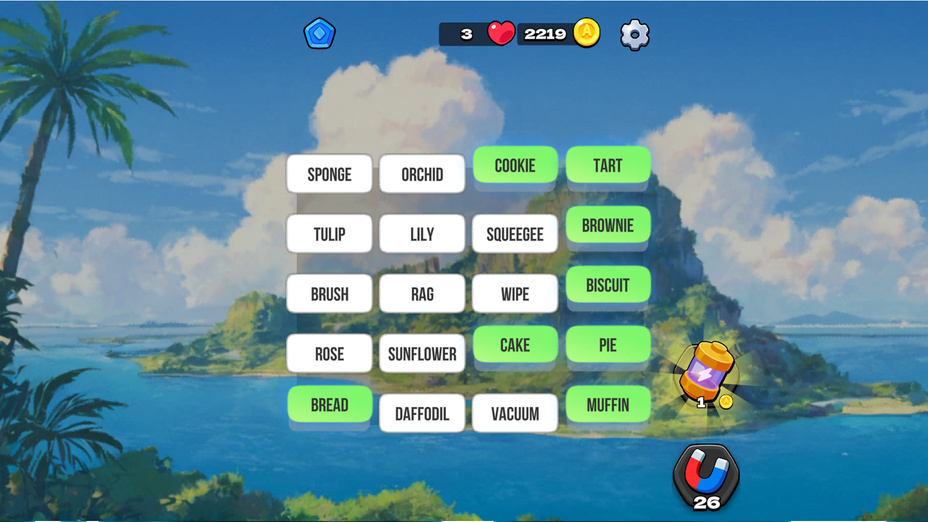
Task: Select the SPONGE word tile
Action: coord(329,174)
